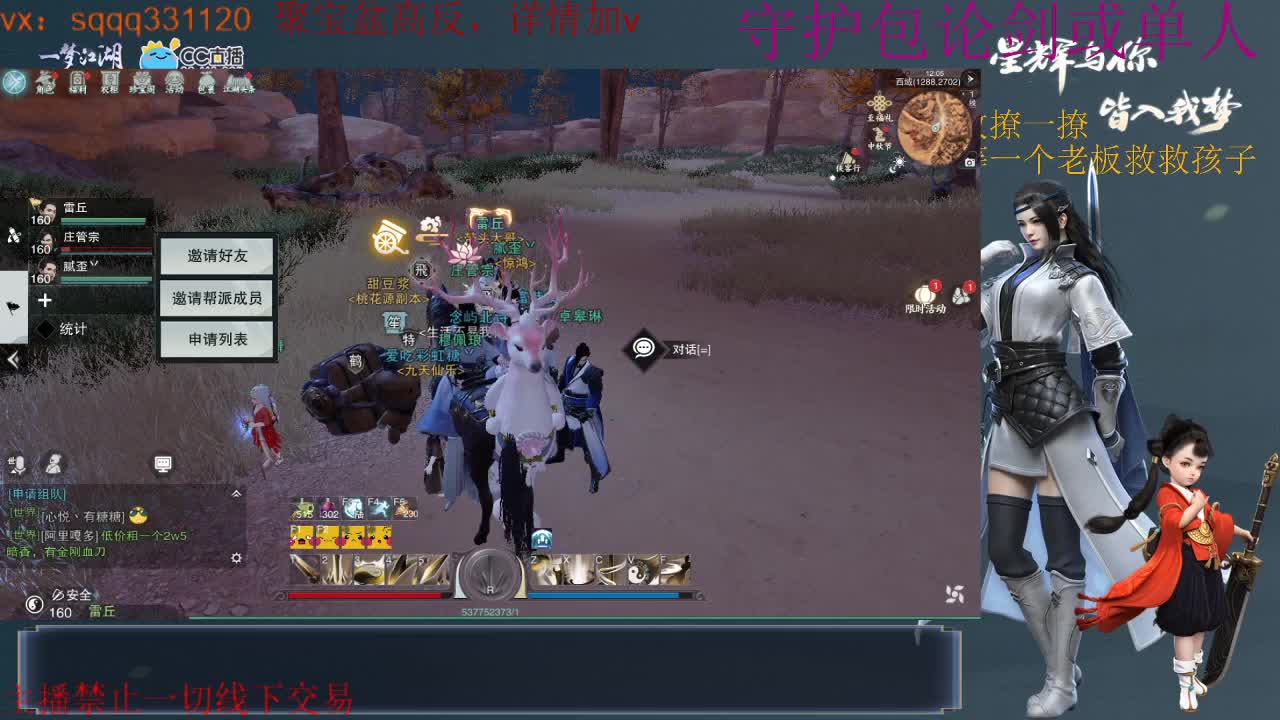Open the 江湖头条 news icon
Image resolution: width=1280 pixels, height=720 pixels.
(238, 81)
